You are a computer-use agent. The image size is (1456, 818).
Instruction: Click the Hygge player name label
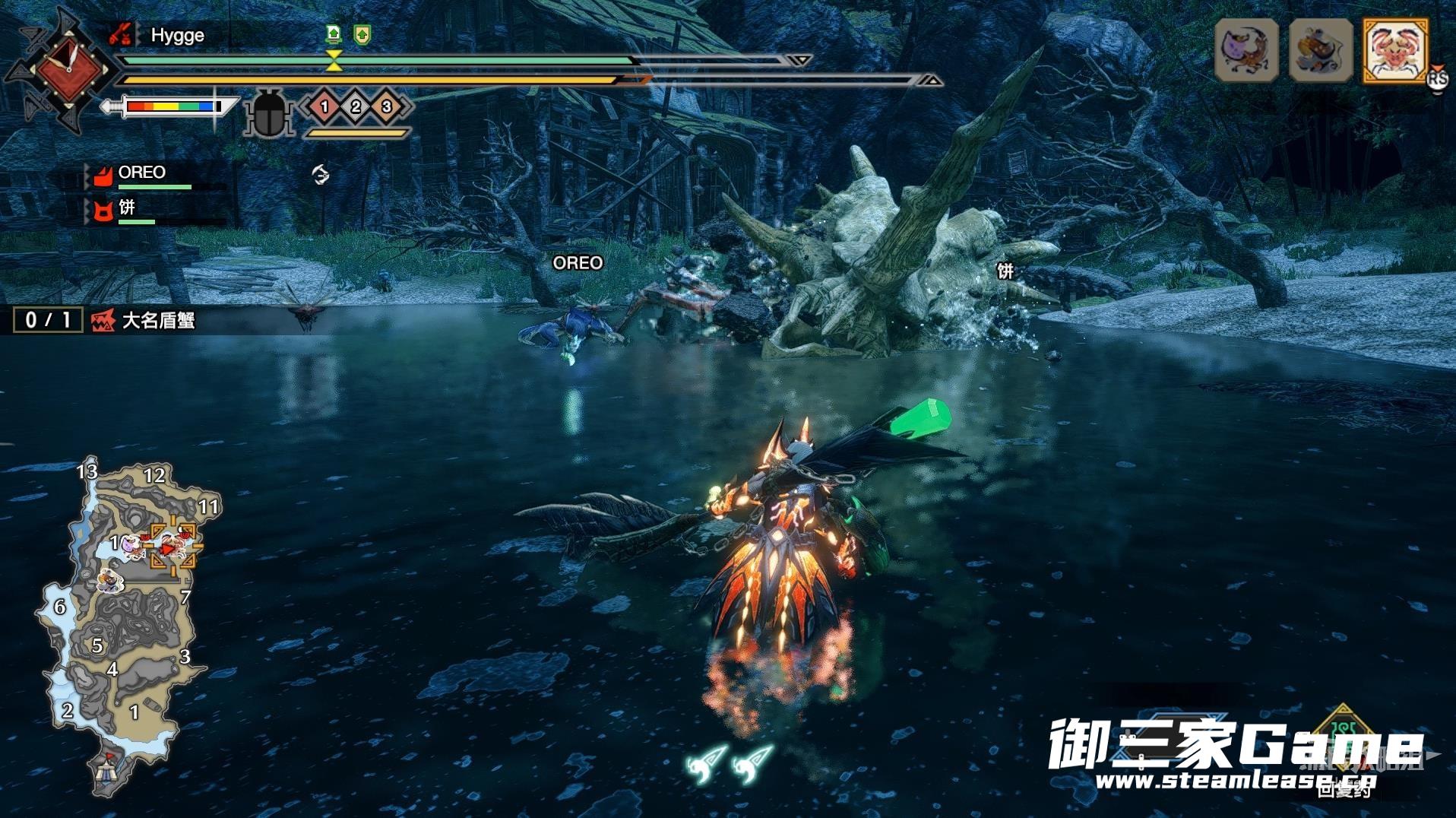tap(177, 36)
